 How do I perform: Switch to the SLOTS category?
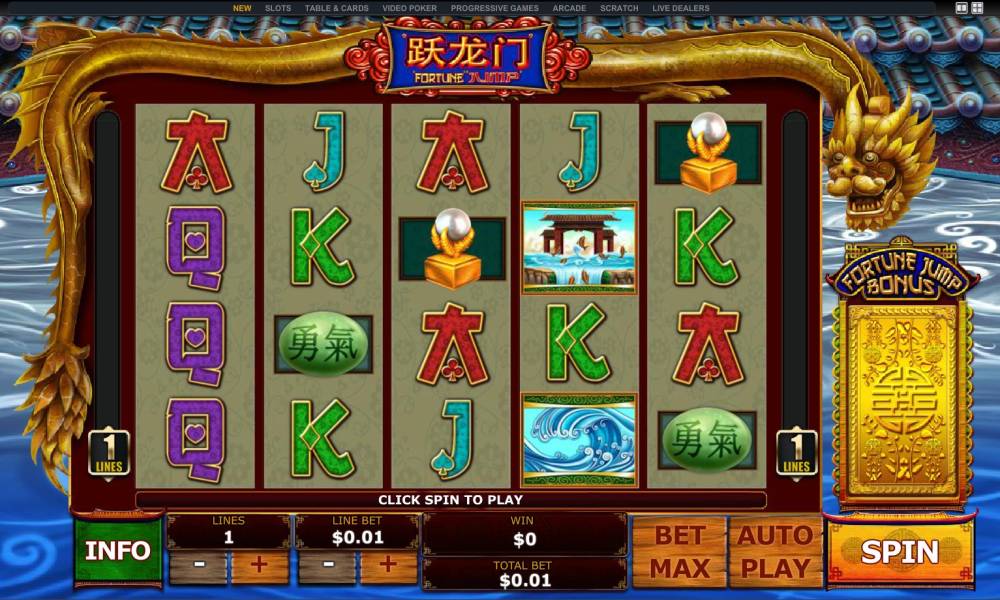click(x=278, y=8)
